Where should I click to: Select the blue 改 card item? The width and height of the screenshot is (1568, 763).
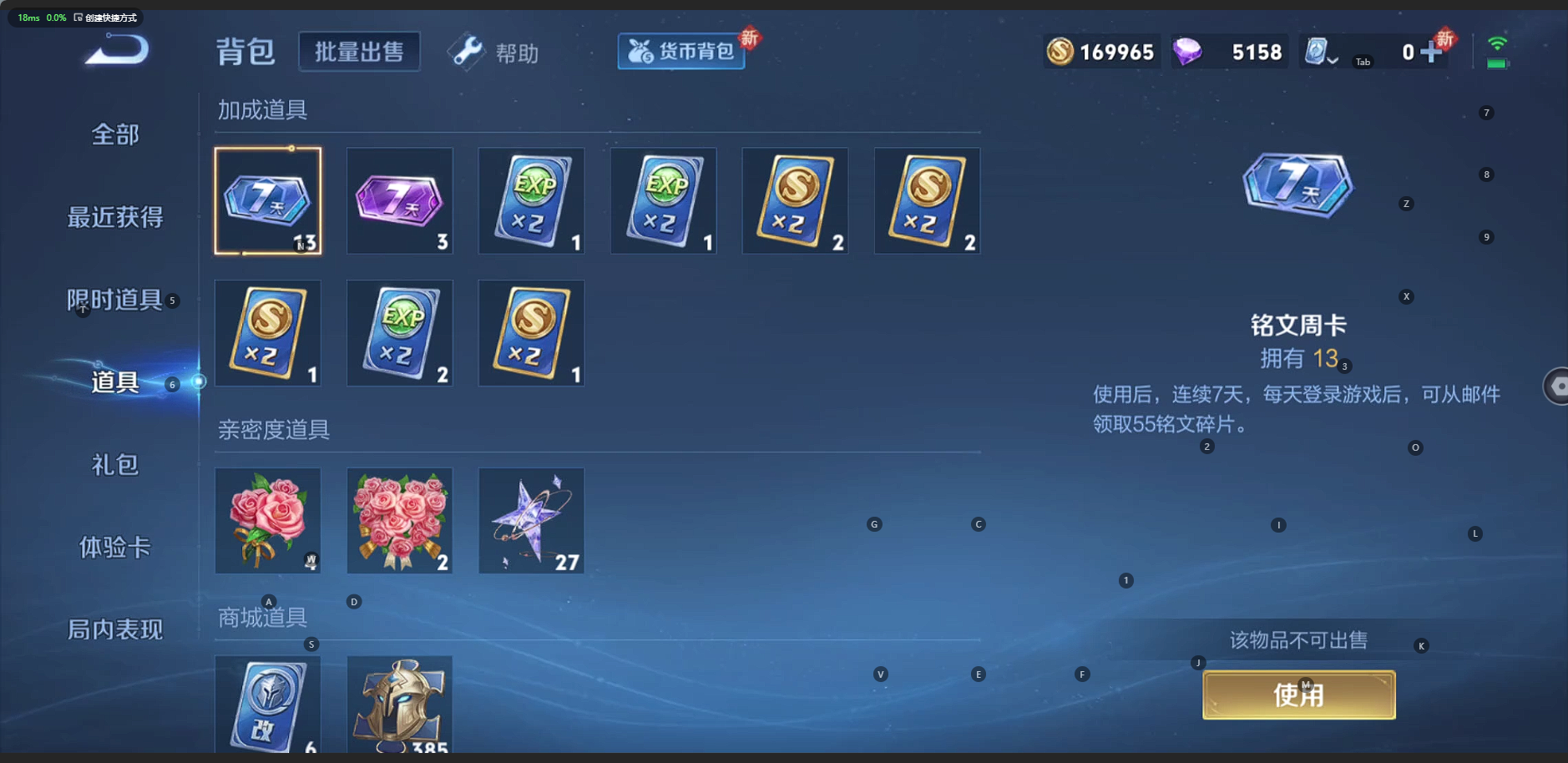[x=267, y=705]
